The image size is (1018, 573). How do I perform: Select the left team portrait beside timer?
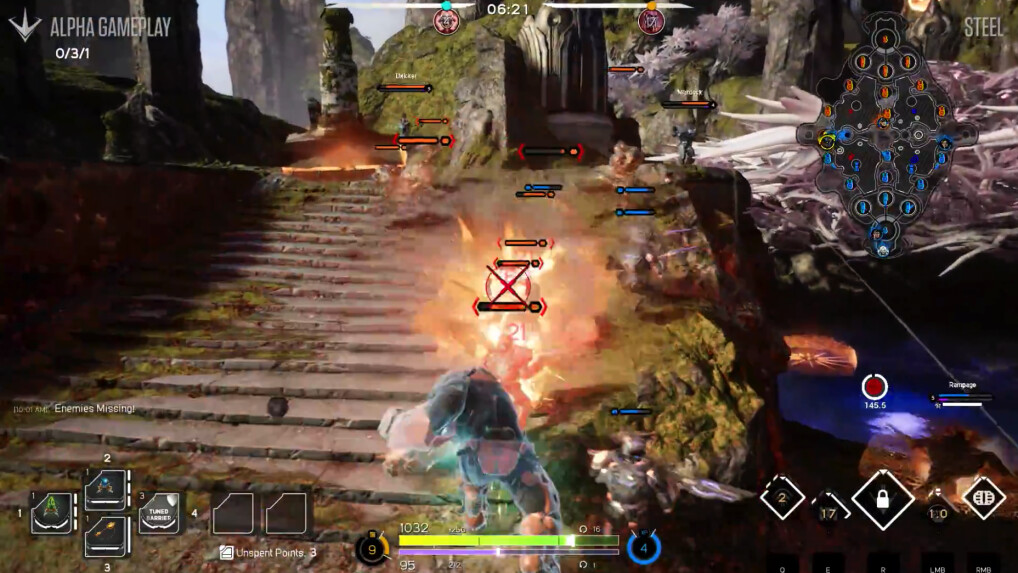click(446, 20)
